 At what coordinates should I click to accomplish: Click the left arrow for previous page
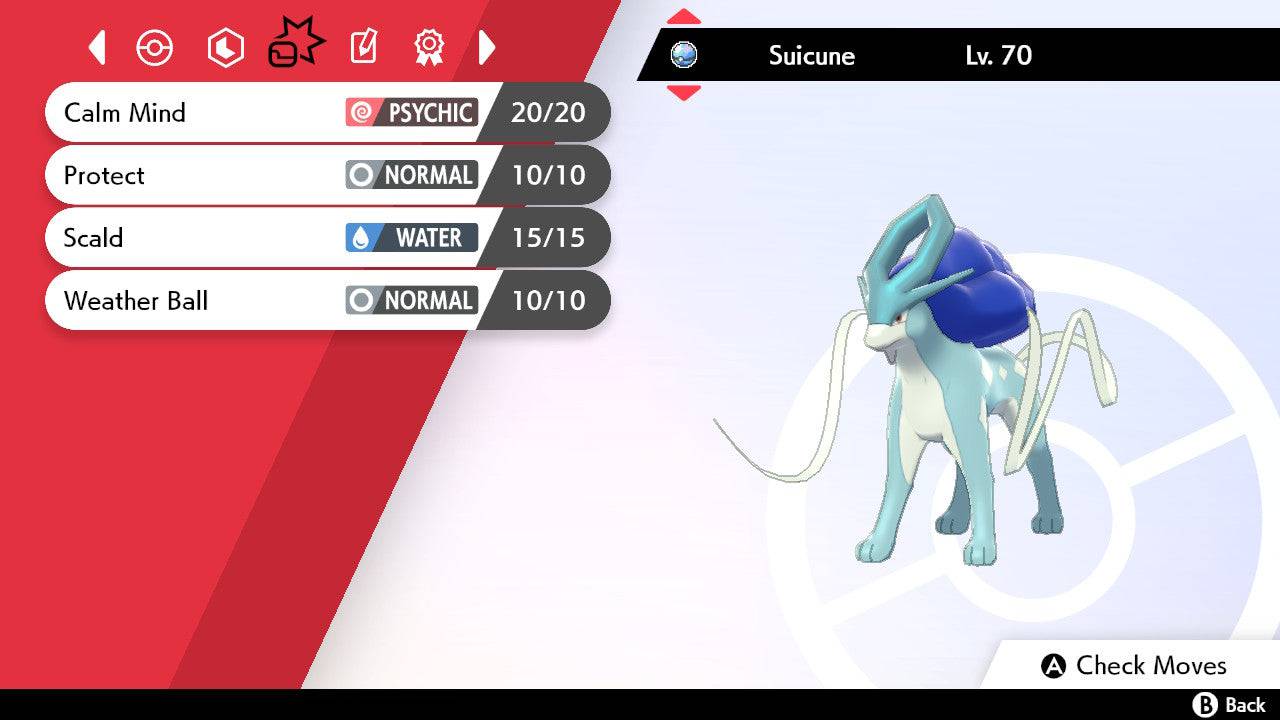click(96, 47)
